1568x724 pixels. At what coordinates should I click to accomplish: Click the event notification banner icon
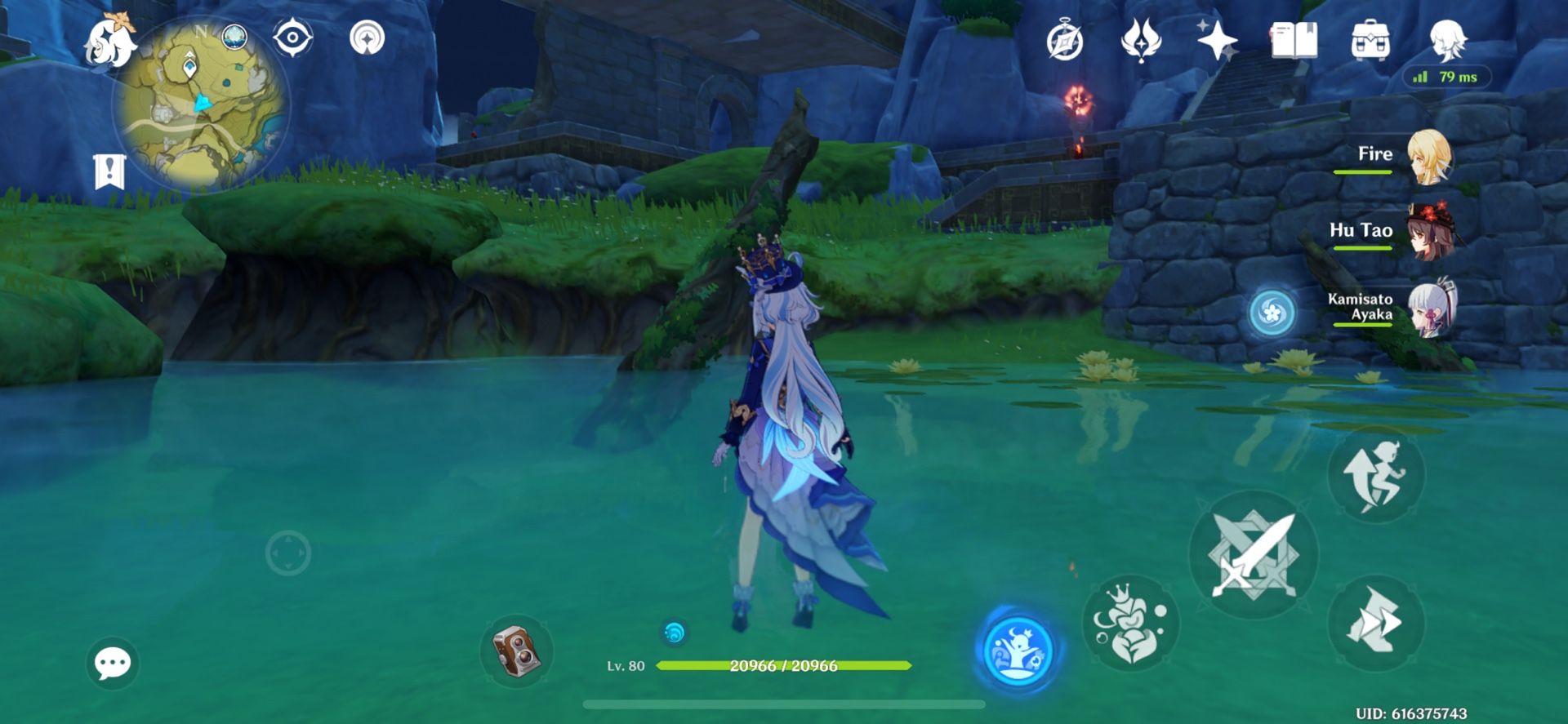[109, 172]
